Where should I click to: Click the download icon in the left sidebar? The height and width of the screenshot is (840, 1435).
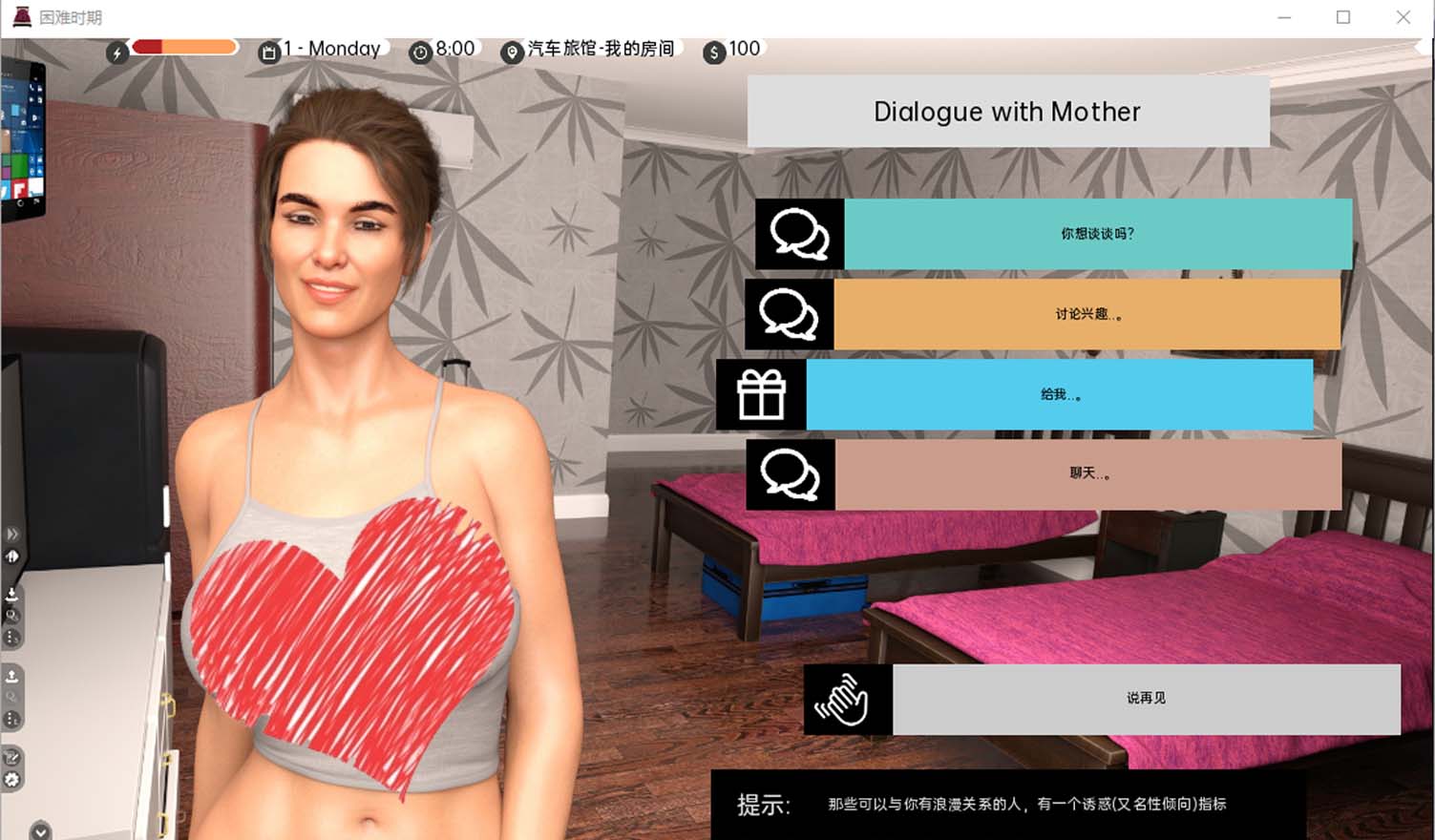(11, 591)
